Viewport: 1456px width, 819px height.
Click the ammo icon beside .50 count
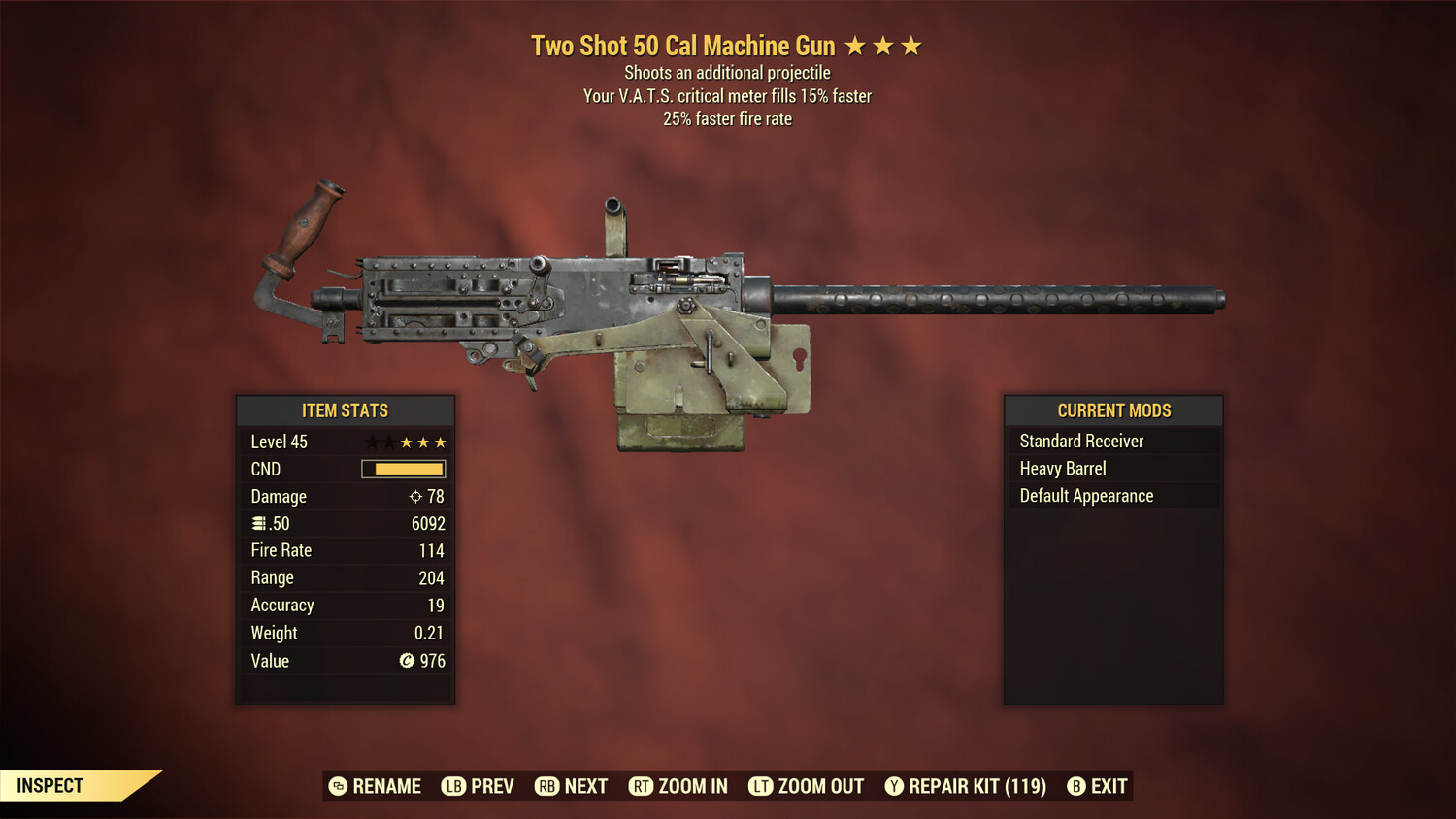pyautogui.click(x=259, y=523)
